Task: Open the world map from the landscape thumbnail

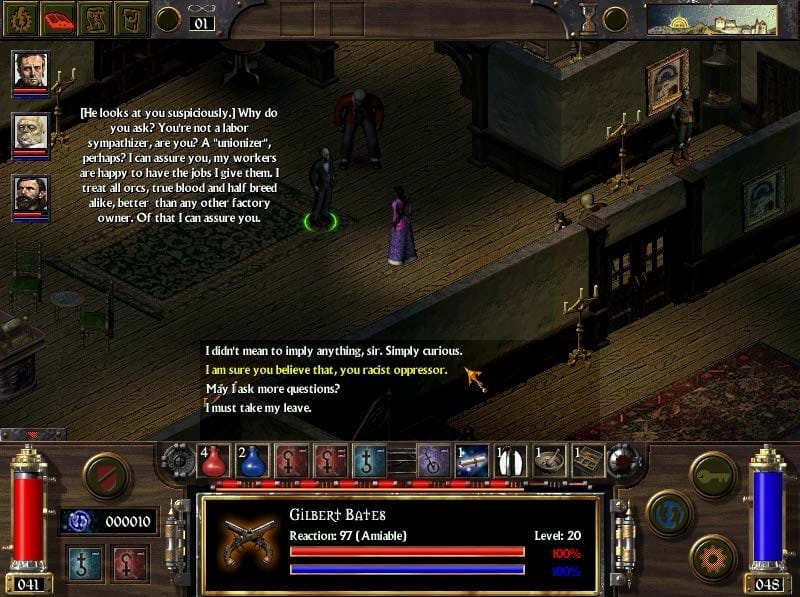Action: [711, 18]
